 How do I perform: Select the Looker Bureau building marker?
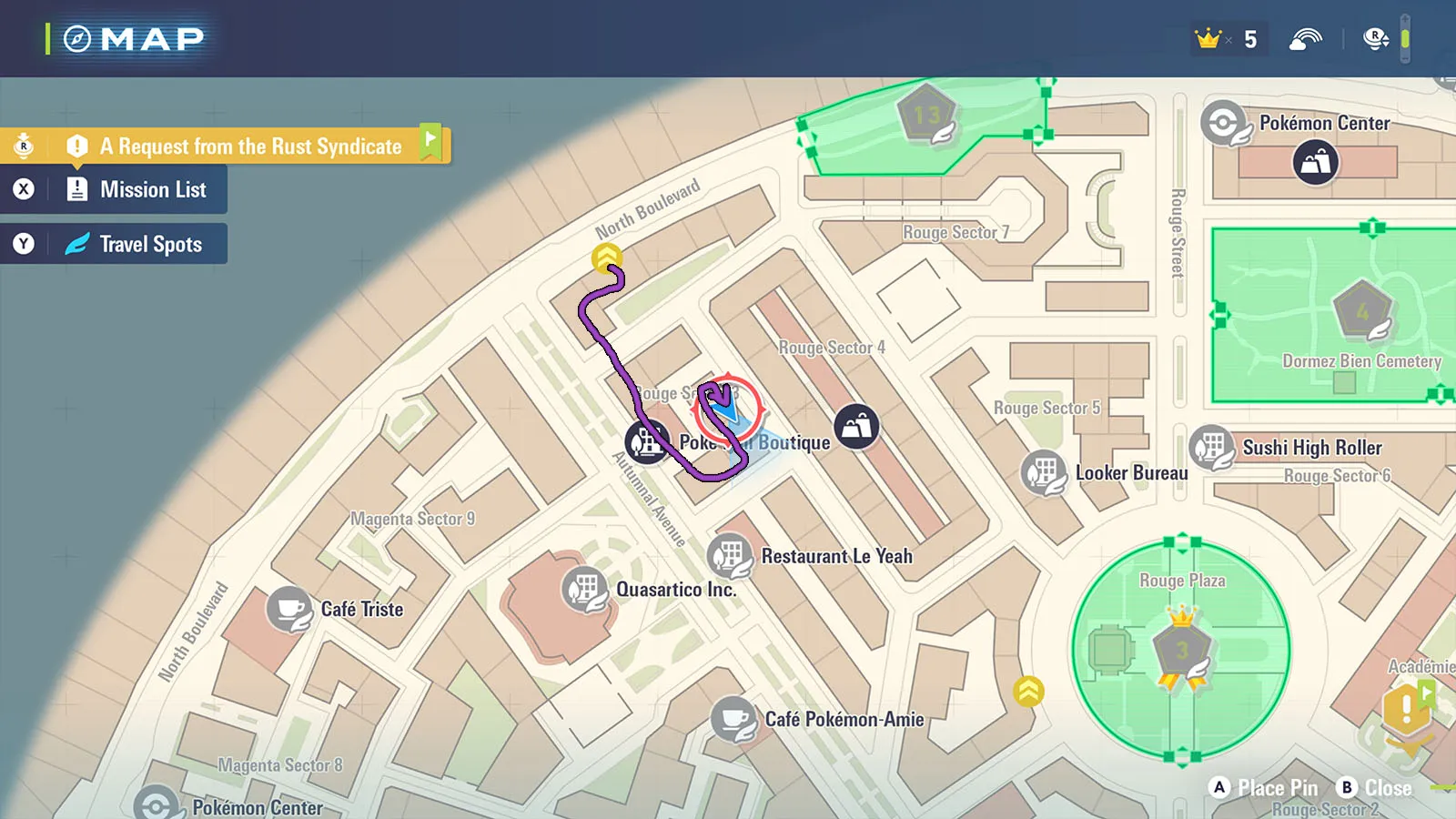coord(1043,473)
